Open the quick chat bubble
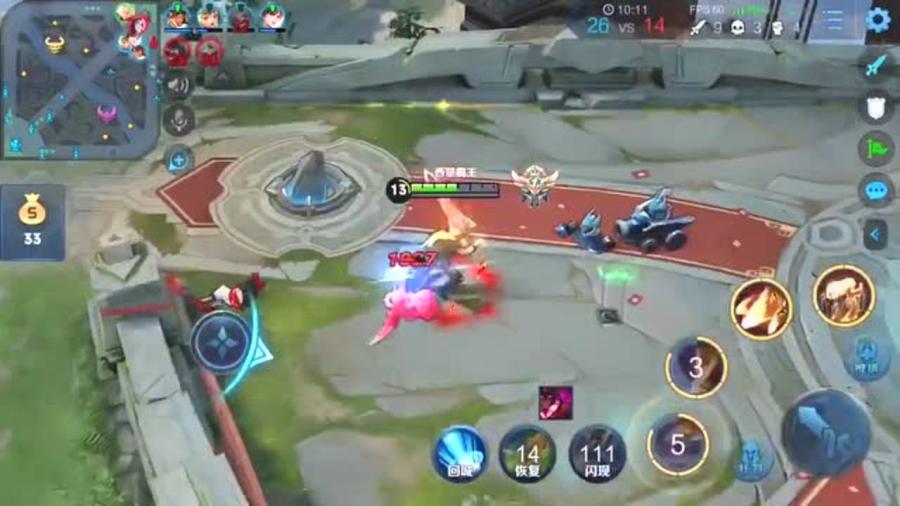 coord(876,190)
